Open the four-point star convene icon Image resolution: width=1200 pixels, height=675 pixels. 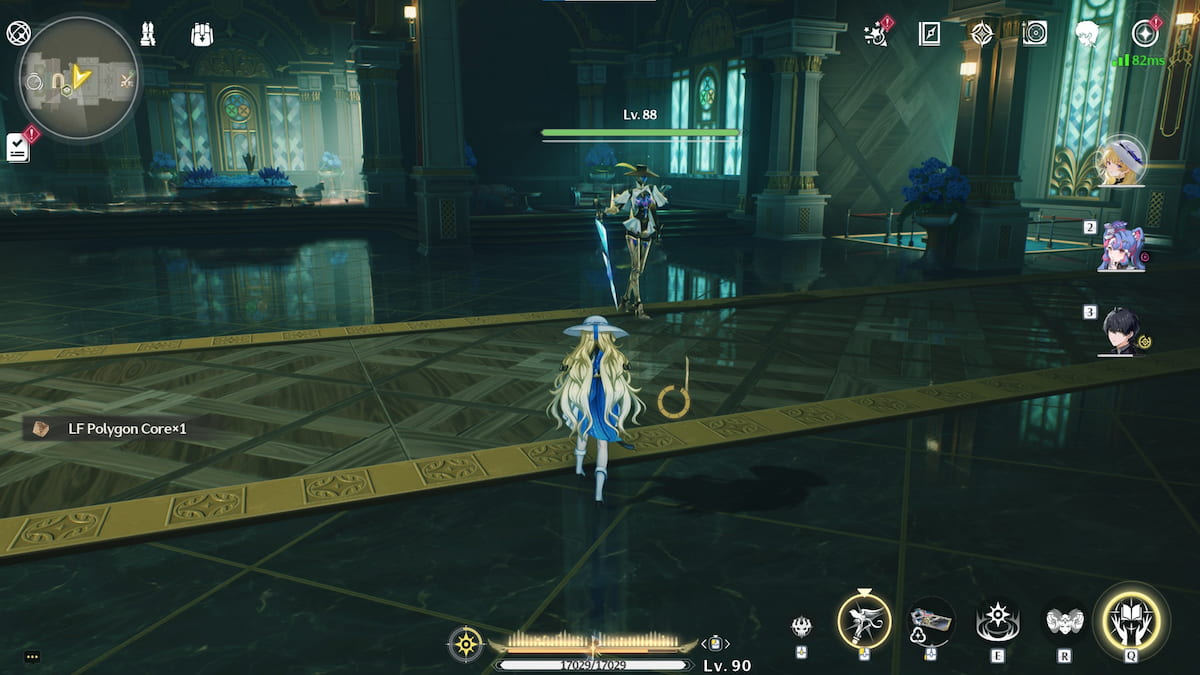coord(982,34)
